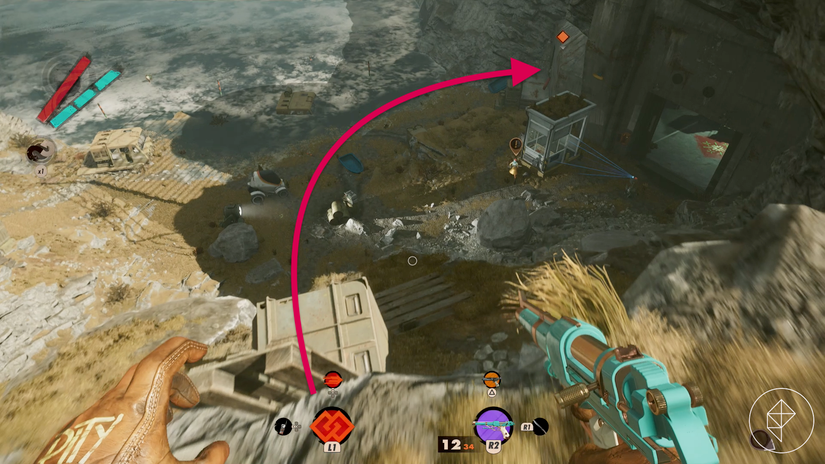Select the orange diamond objective marker

[562, 38]
